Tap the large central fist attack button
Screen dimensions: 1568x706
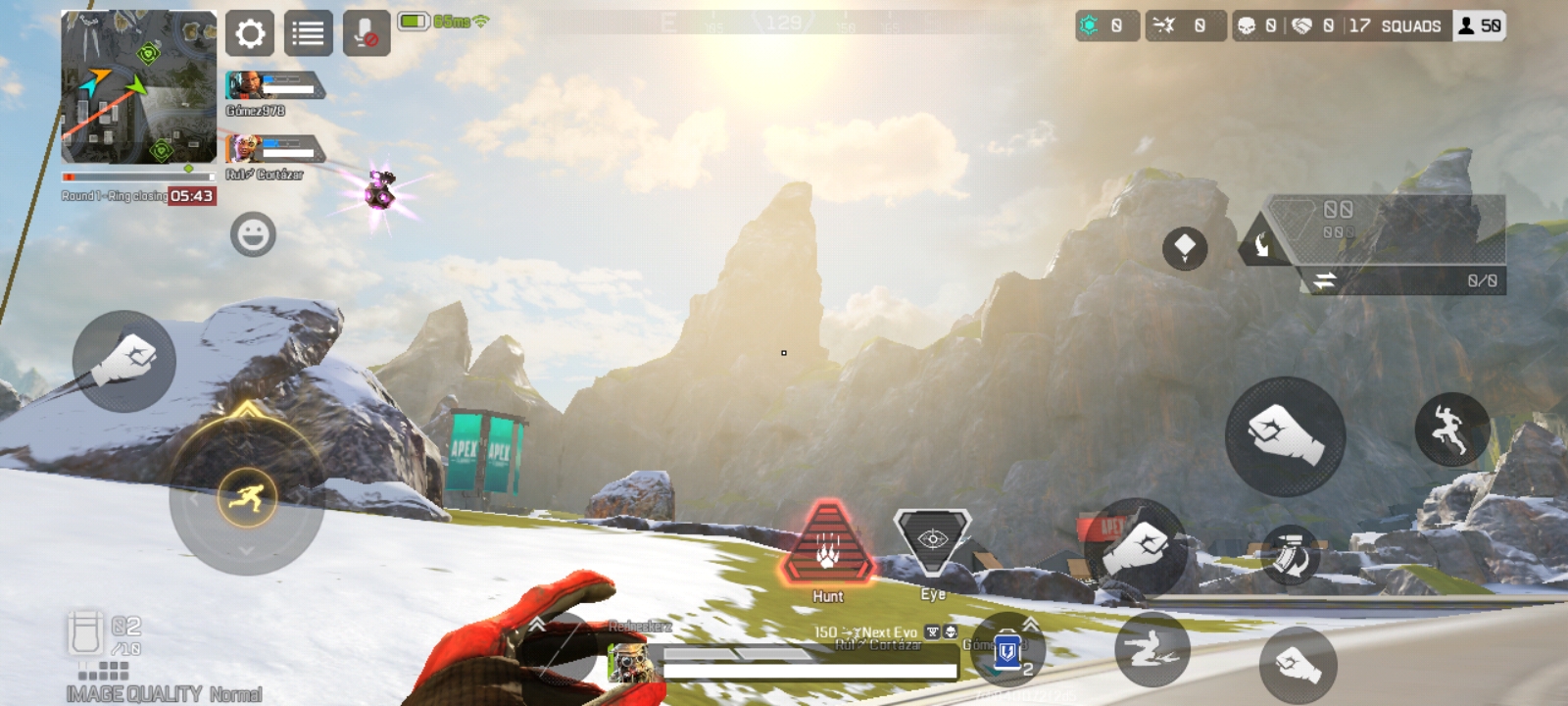(x=1285, y=435)
